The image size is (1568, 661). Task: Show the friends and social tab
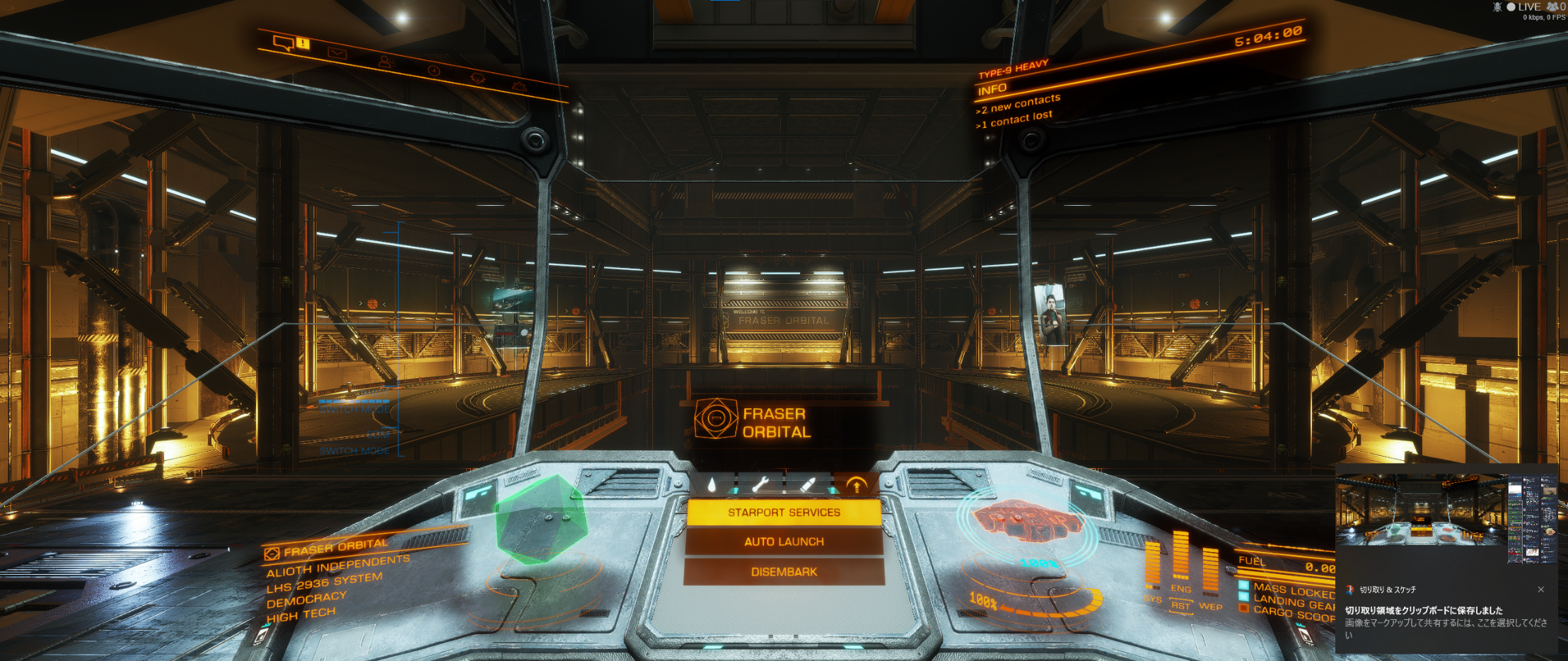click(385, 62)
